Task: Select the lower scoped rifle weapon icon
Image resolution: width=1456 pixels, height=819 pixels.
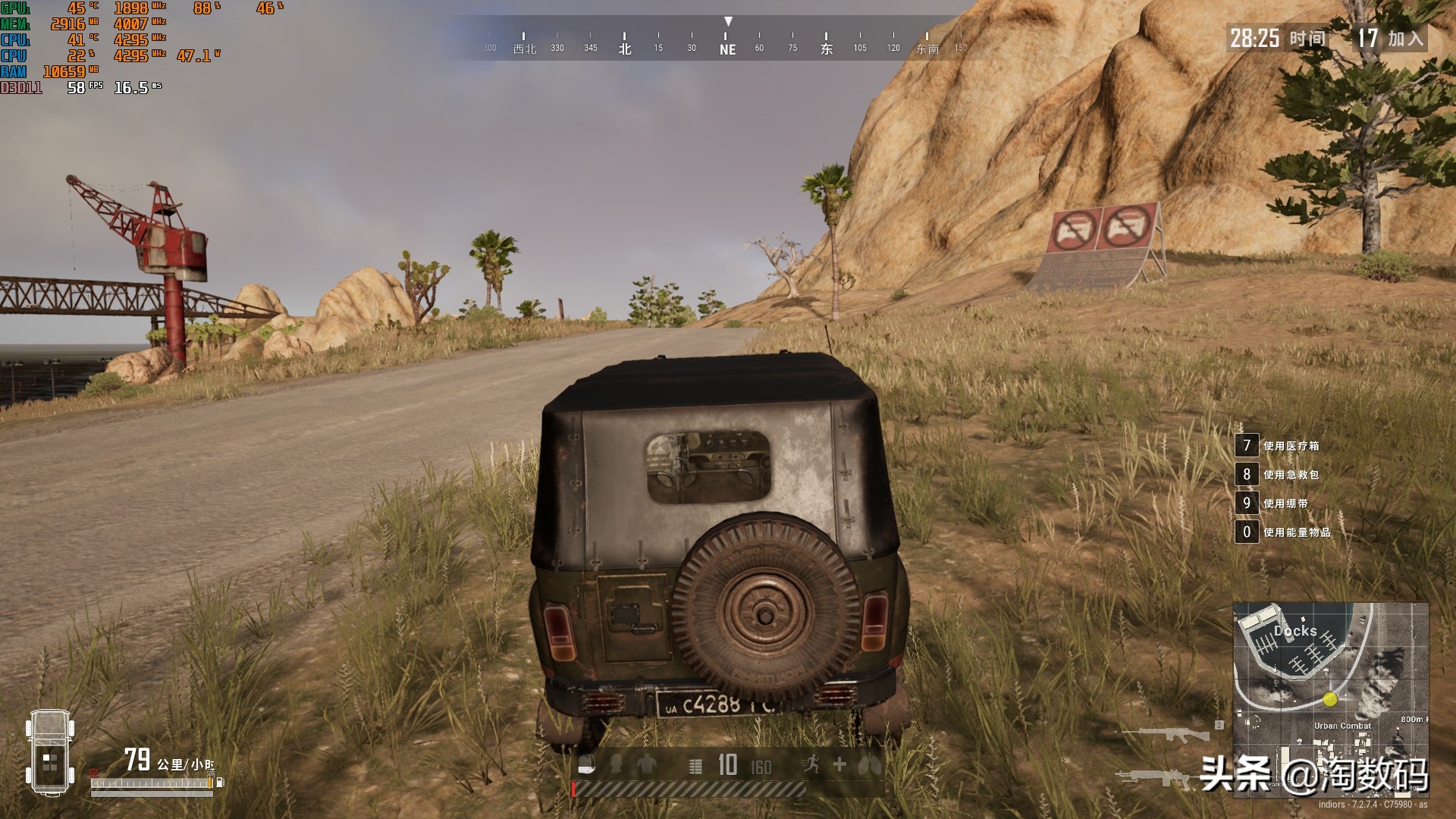Action: (1156, 777)
